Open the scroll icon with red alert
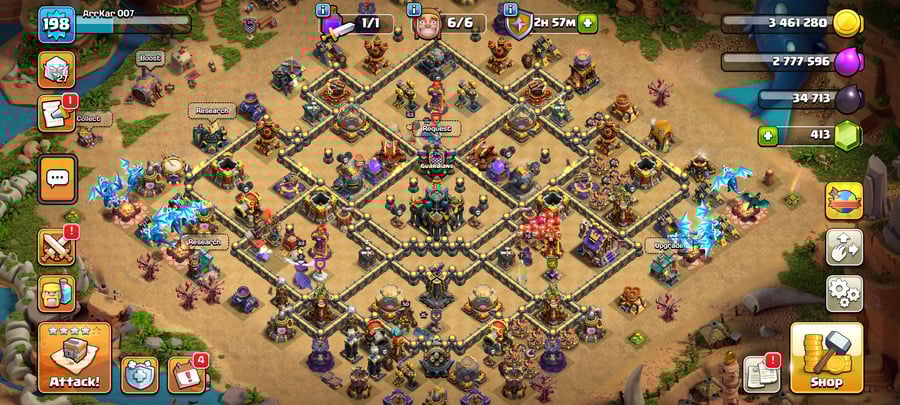Viewport: 900px width, 405px height. pyautogui.click(x=56, y=113)
